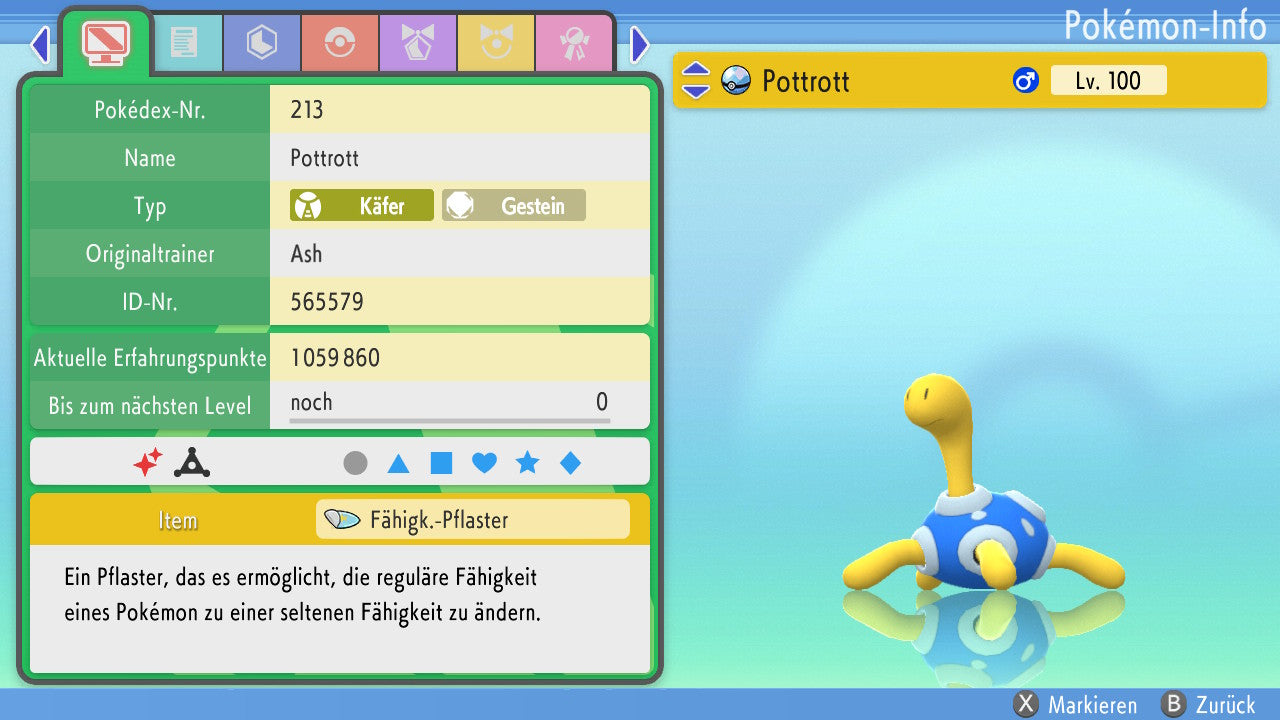This screenshot has height=720, width=1280.
Task: Switch to the purple bow contest tab
Action: coord(417,44)
